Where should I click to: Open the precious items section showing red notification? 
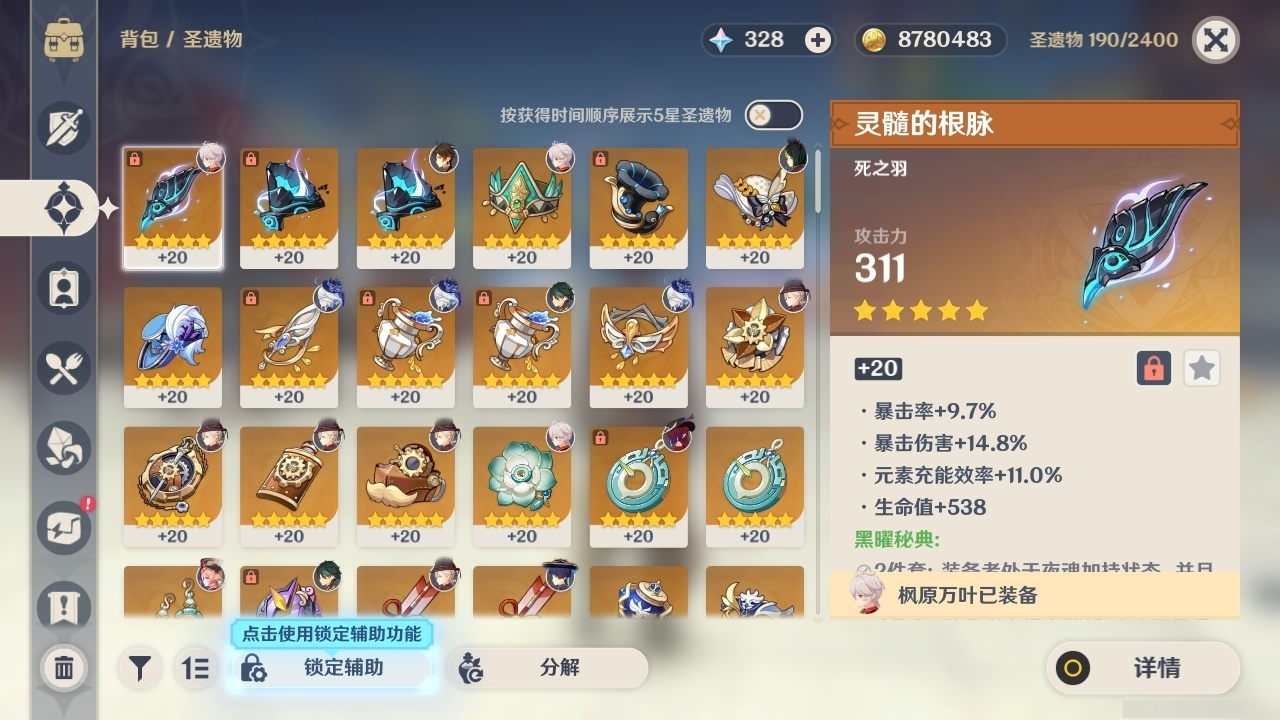point(64,528)
